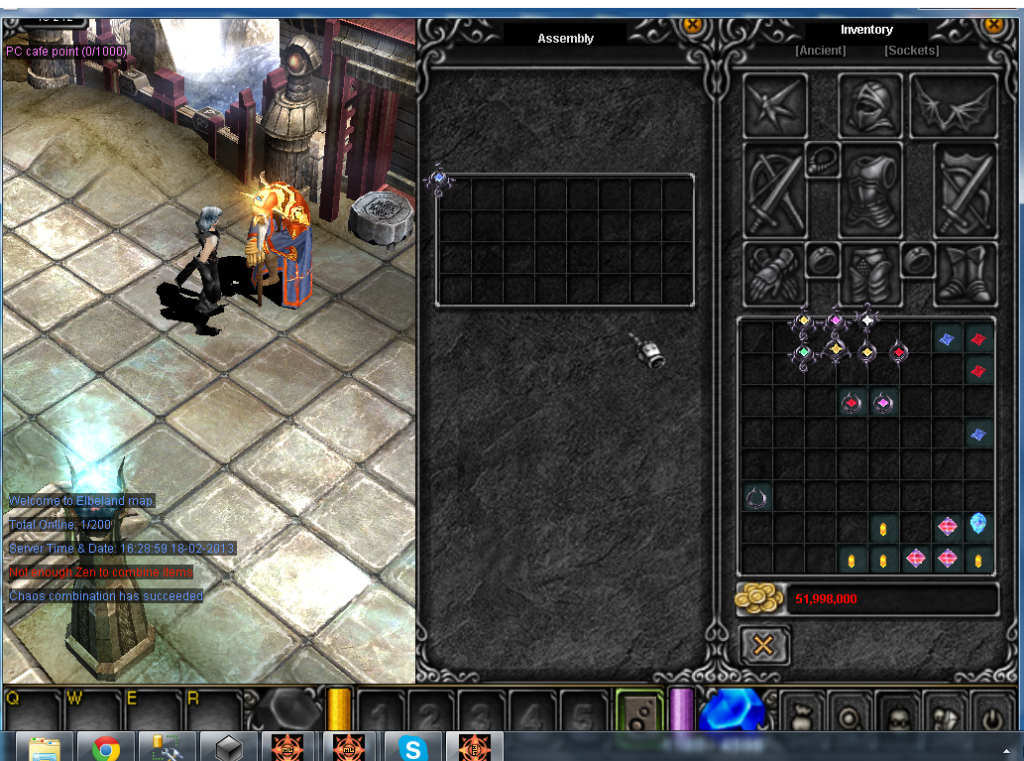
Task: Pick the light-blue jewel in the inventory
Action: pos(979,524)
